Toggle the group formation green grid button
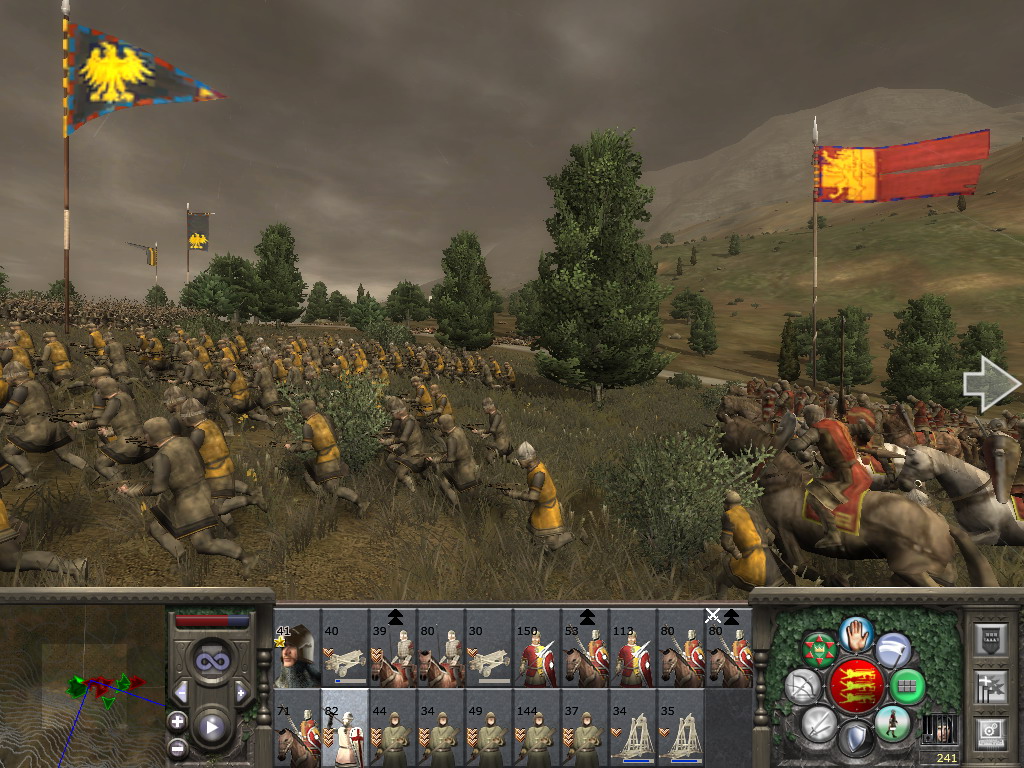 click(908, 686)
